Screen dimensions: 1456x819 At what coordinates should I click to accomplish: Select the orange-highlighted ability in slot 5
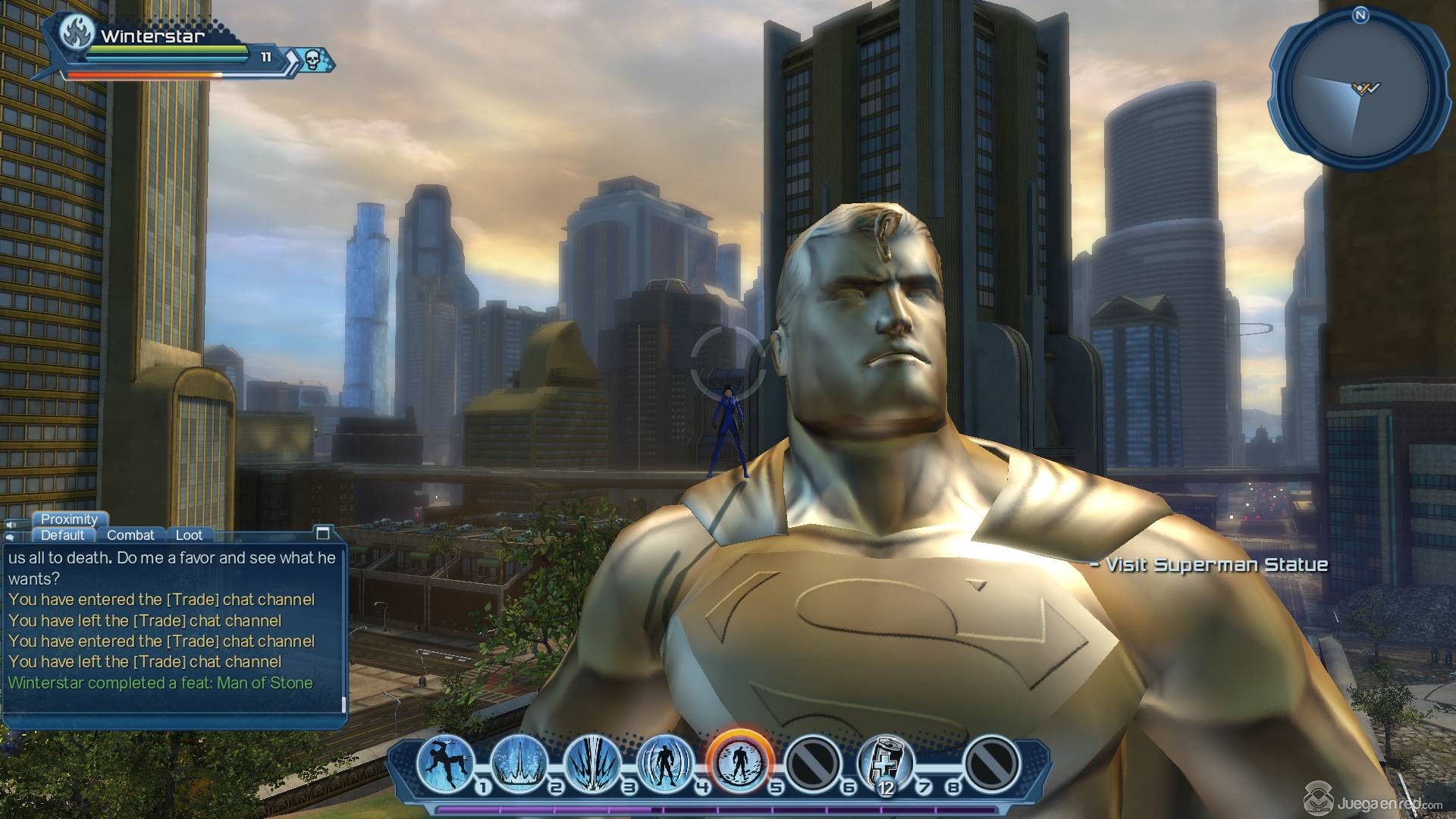click(x=739, y=761)
